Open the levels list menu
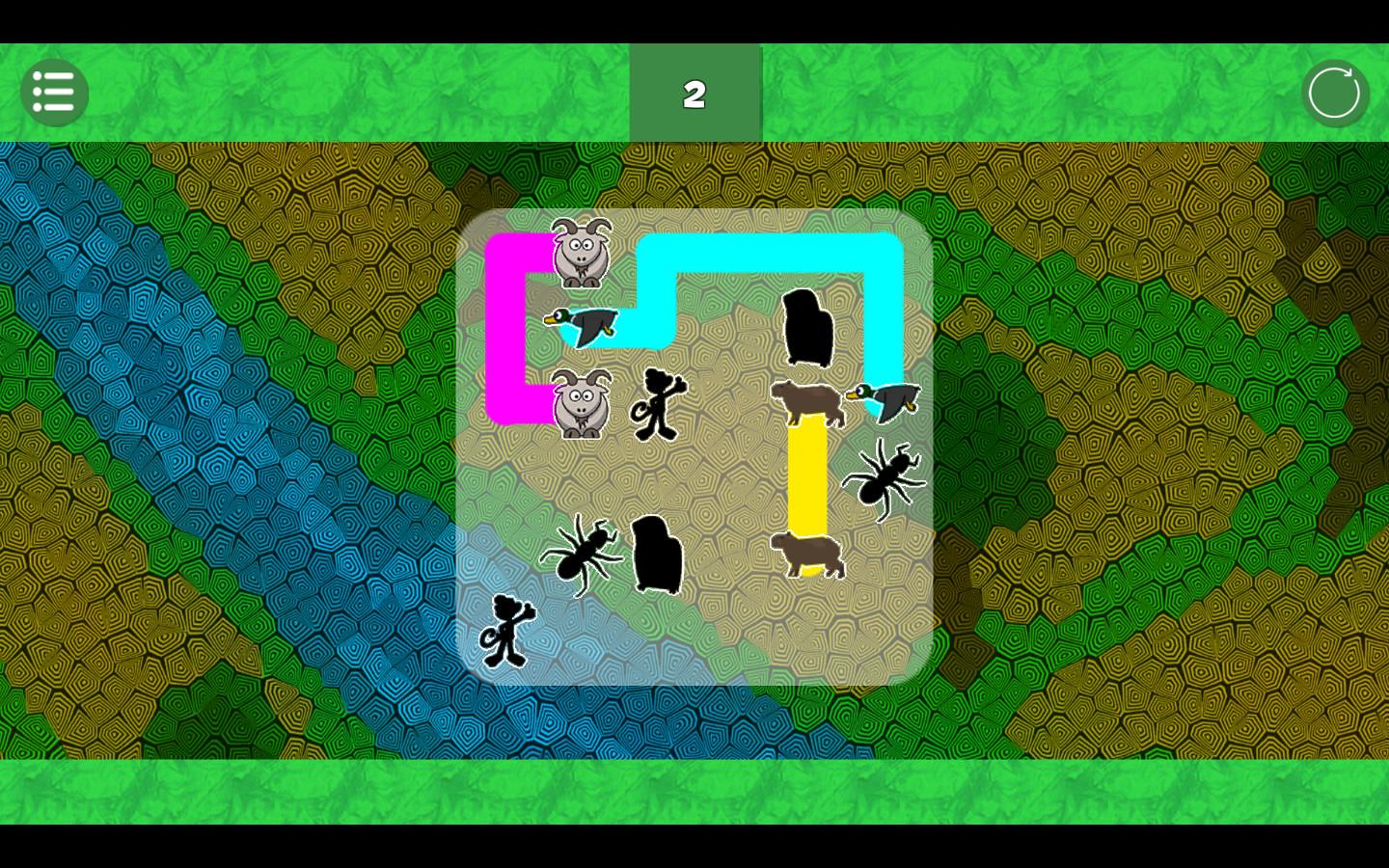Screen dimensions: 1389x868 point(54,92)
